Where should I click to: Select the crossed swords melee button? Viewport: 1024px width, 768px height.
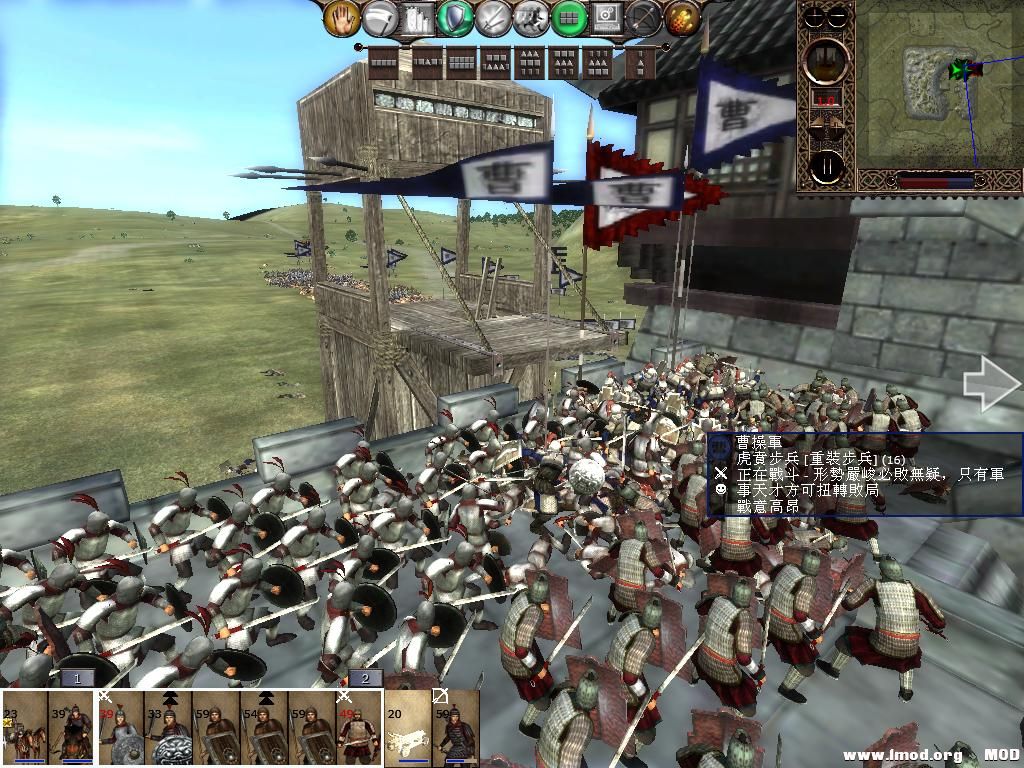pyautogui.click(x=493, y=17)
